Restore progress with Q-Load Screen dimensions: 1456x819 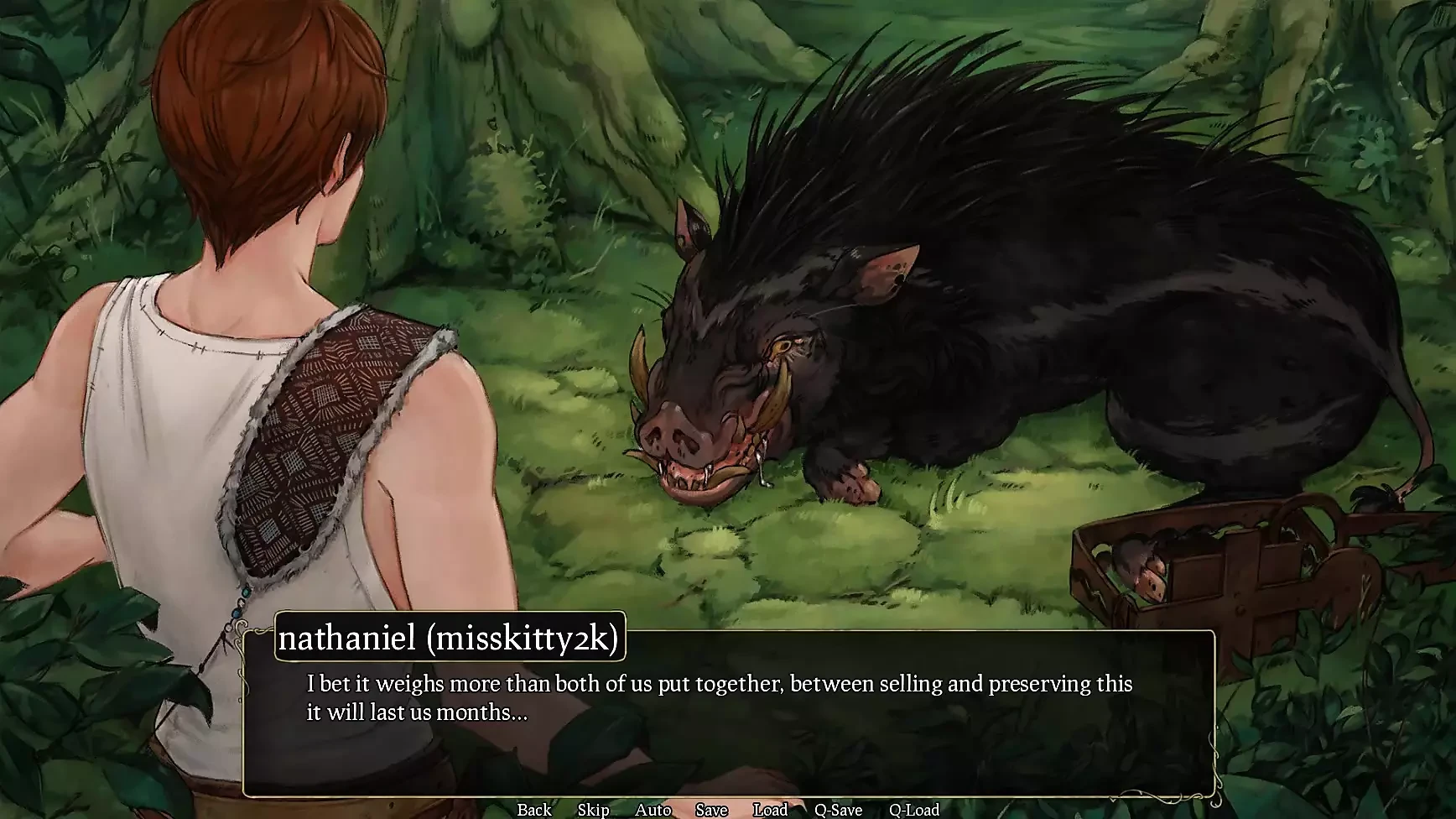pos(916,810)
